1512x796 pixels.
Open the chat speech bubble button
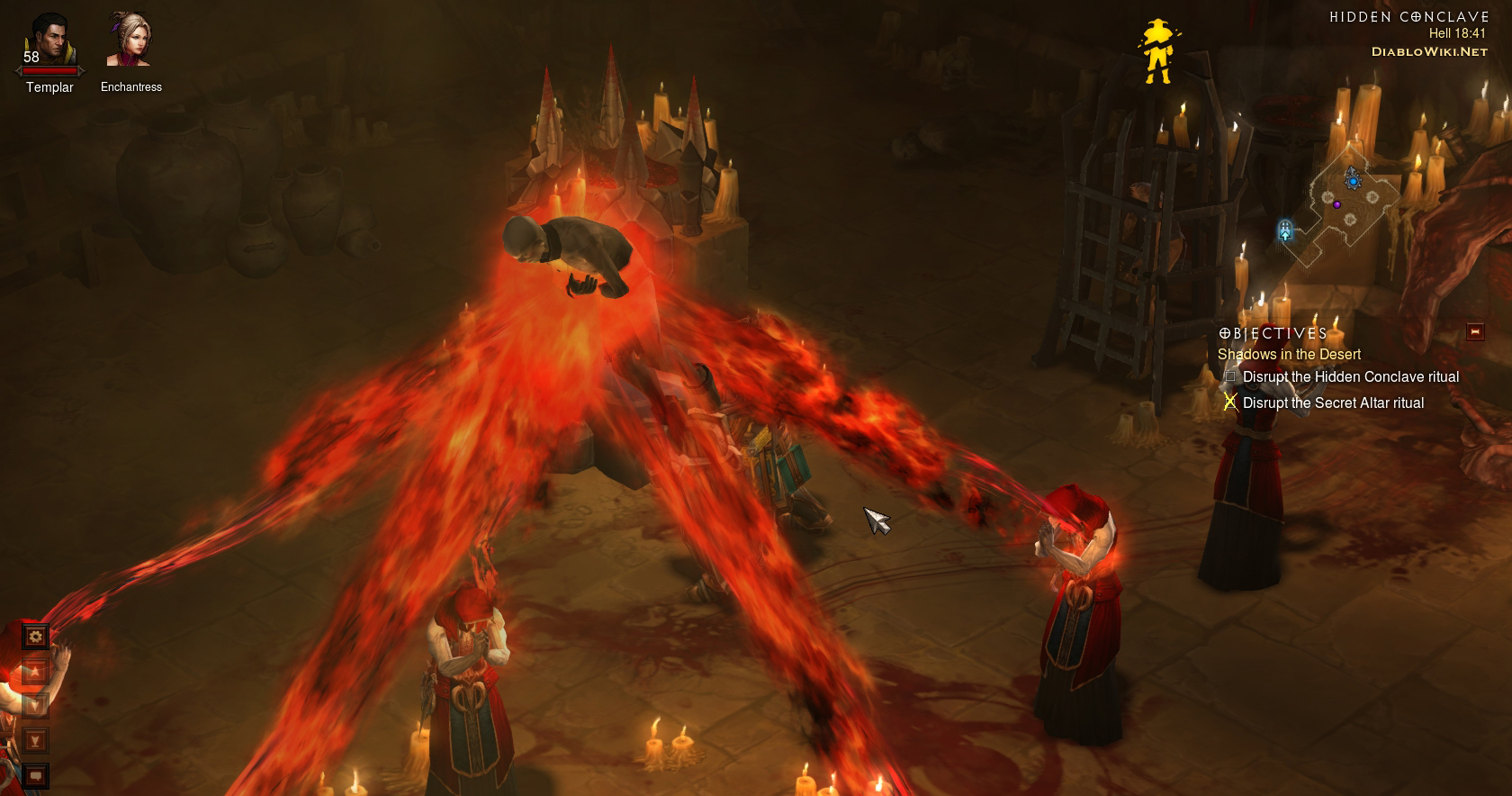click(35, 774)
